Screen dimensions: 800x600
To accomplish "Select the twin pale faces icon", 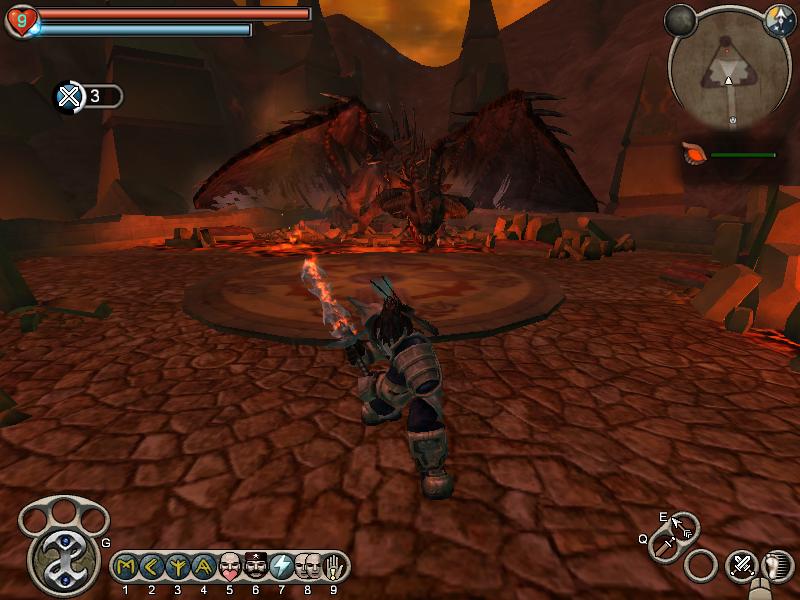I will (308, 567).
